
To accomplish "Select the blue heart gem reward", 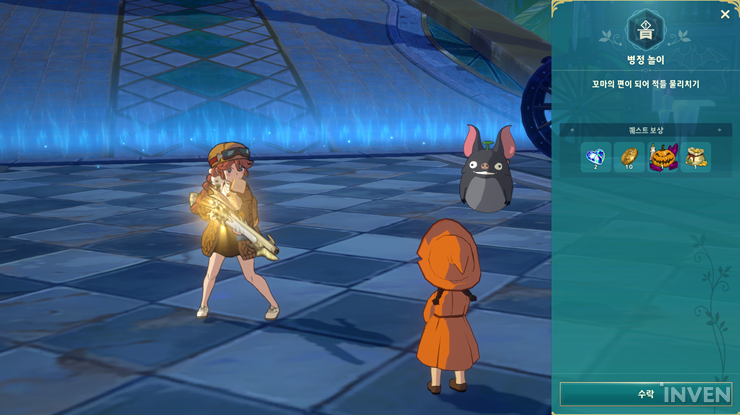I will point(596,157).
